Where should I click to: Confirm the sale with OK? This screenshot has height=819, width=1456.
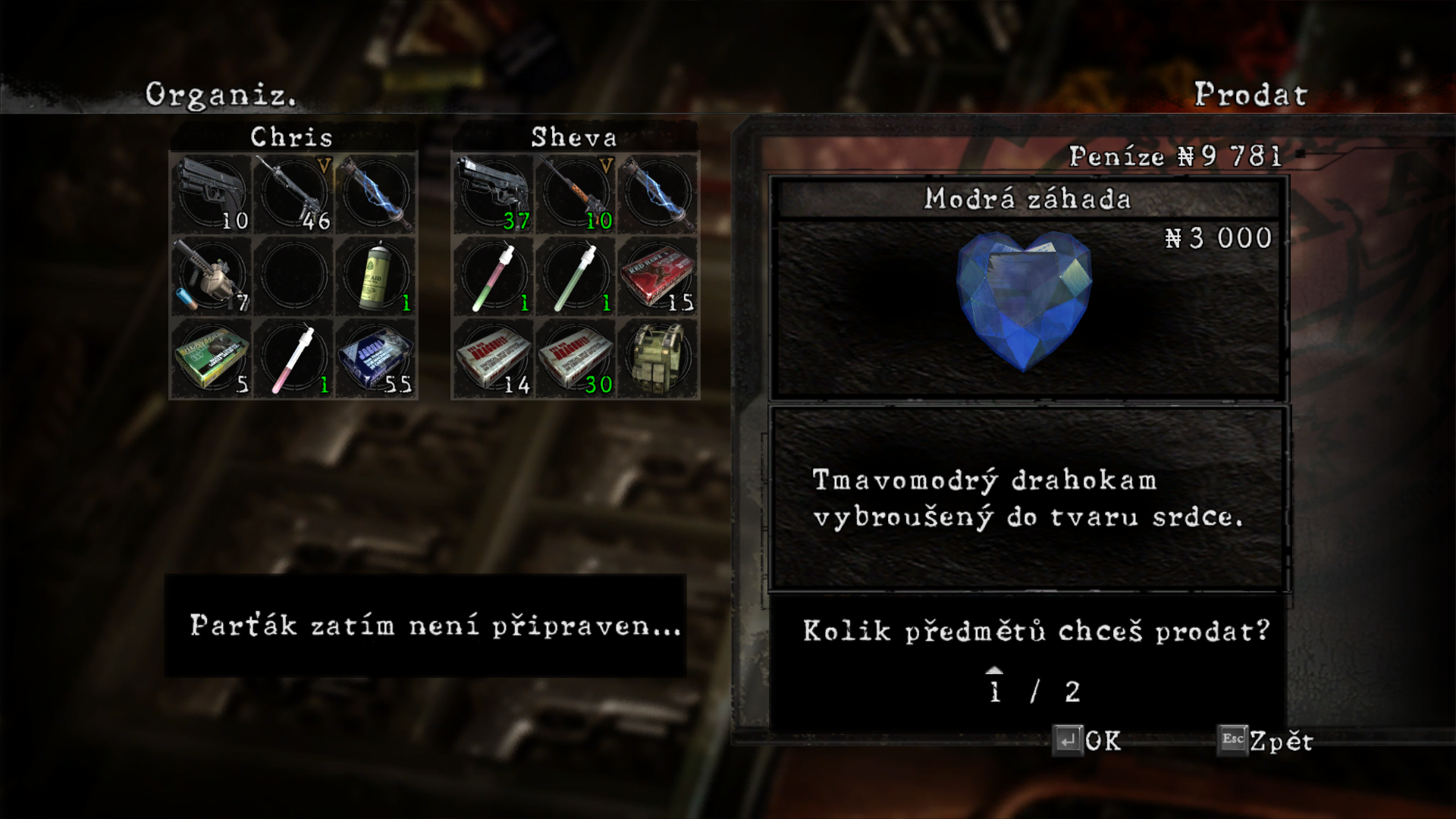(x=1087, y=740)
